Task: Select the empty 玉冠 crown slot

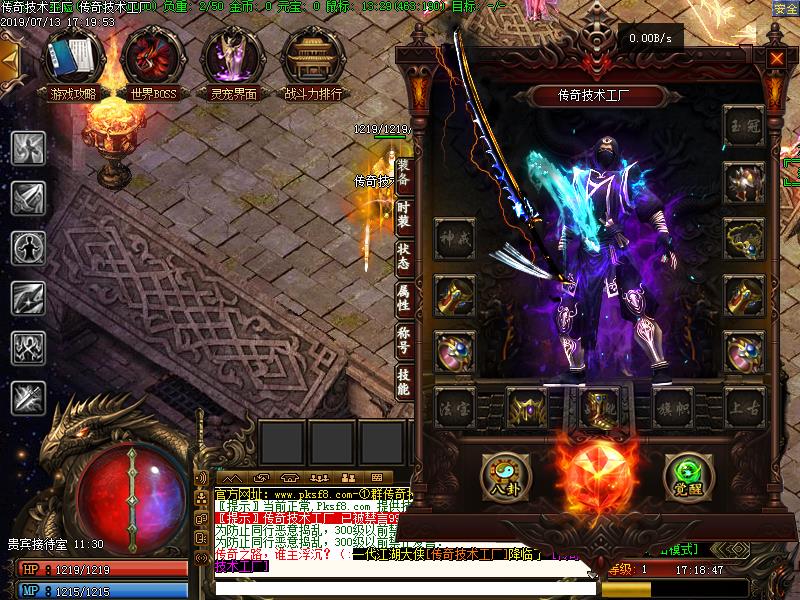Action: [x=745, y=125]
